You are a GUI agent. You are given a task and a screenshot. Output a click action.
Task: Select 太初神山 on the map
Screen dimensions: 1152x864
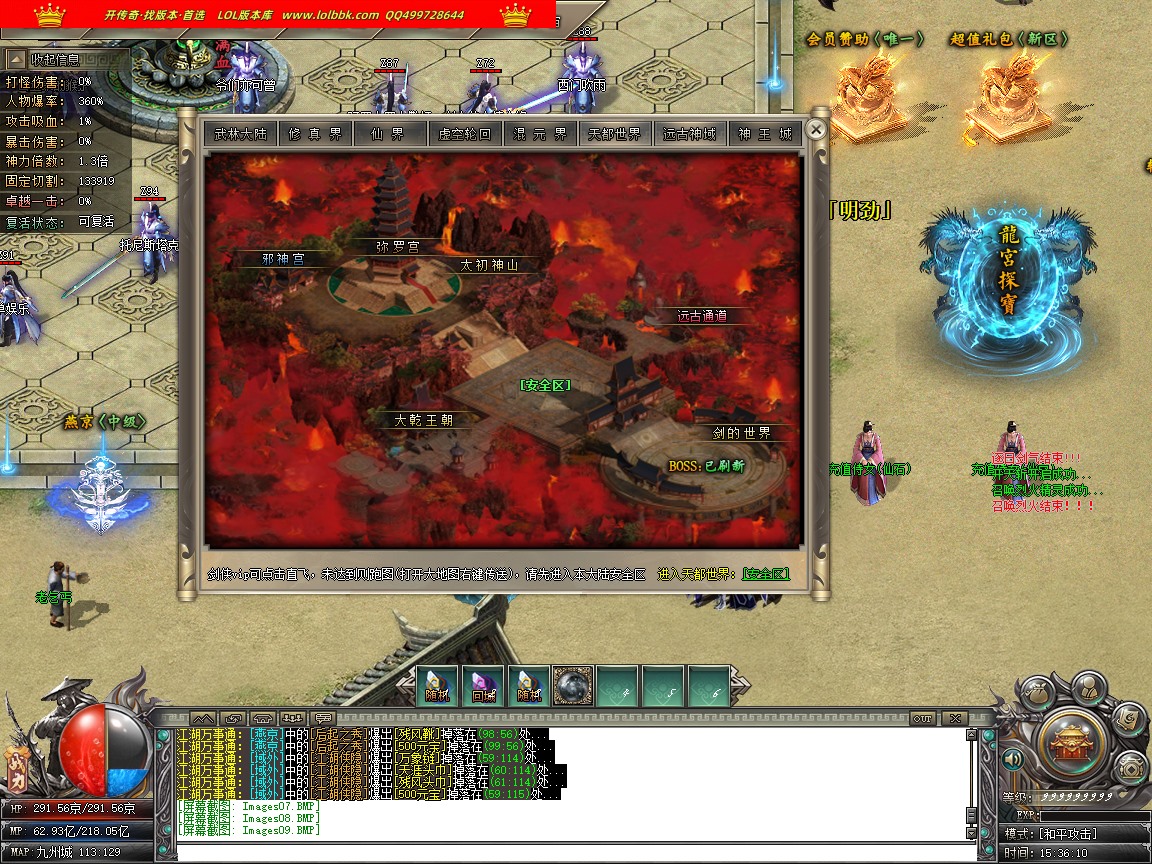pyautogui.click(x=489, y=266)
